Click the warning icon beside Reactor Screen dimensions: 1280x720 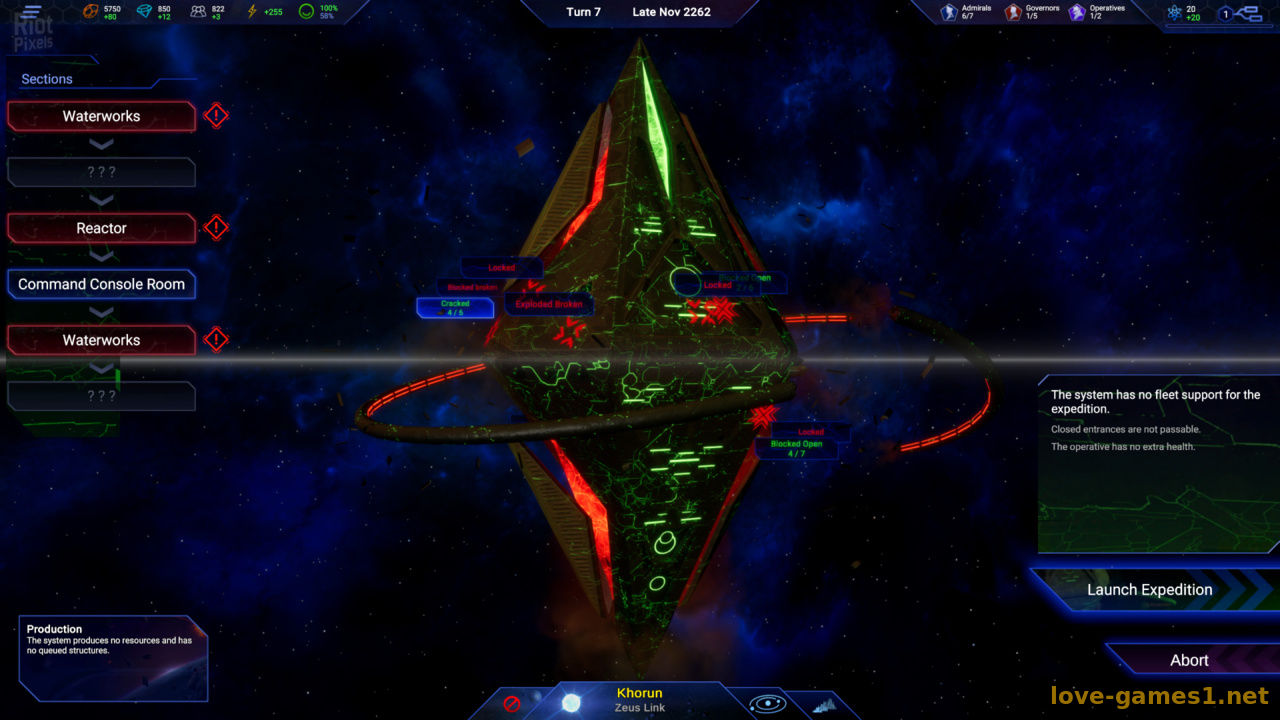click(216, 228)
